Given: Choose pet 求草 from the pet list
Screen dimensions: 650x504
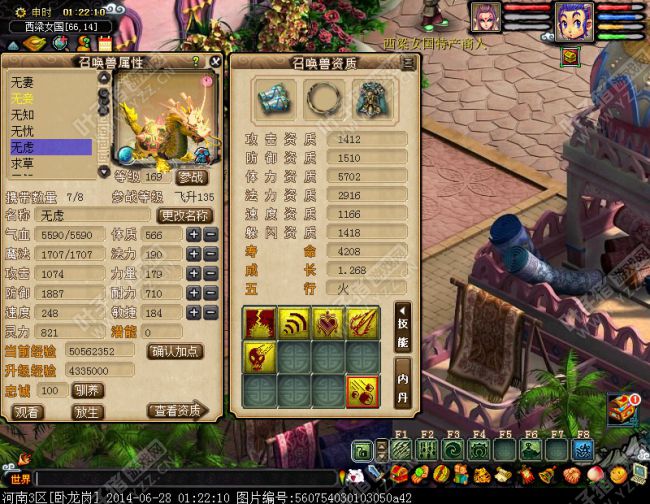Looking at the screenshot, I should (x=24, y=163).
